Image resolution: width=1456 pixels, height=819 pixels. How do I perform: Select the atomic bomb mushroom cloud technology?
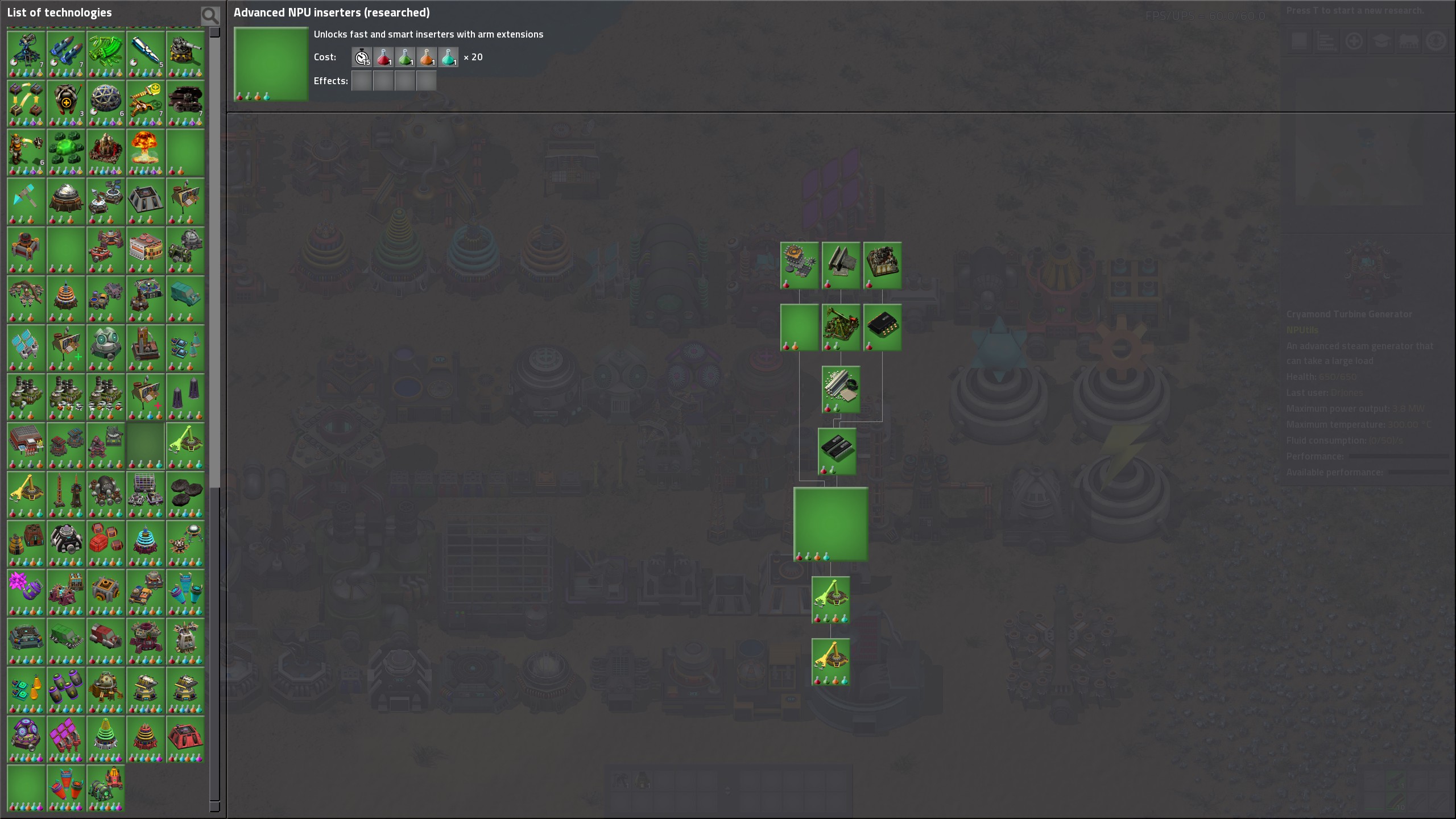point(145,152)
